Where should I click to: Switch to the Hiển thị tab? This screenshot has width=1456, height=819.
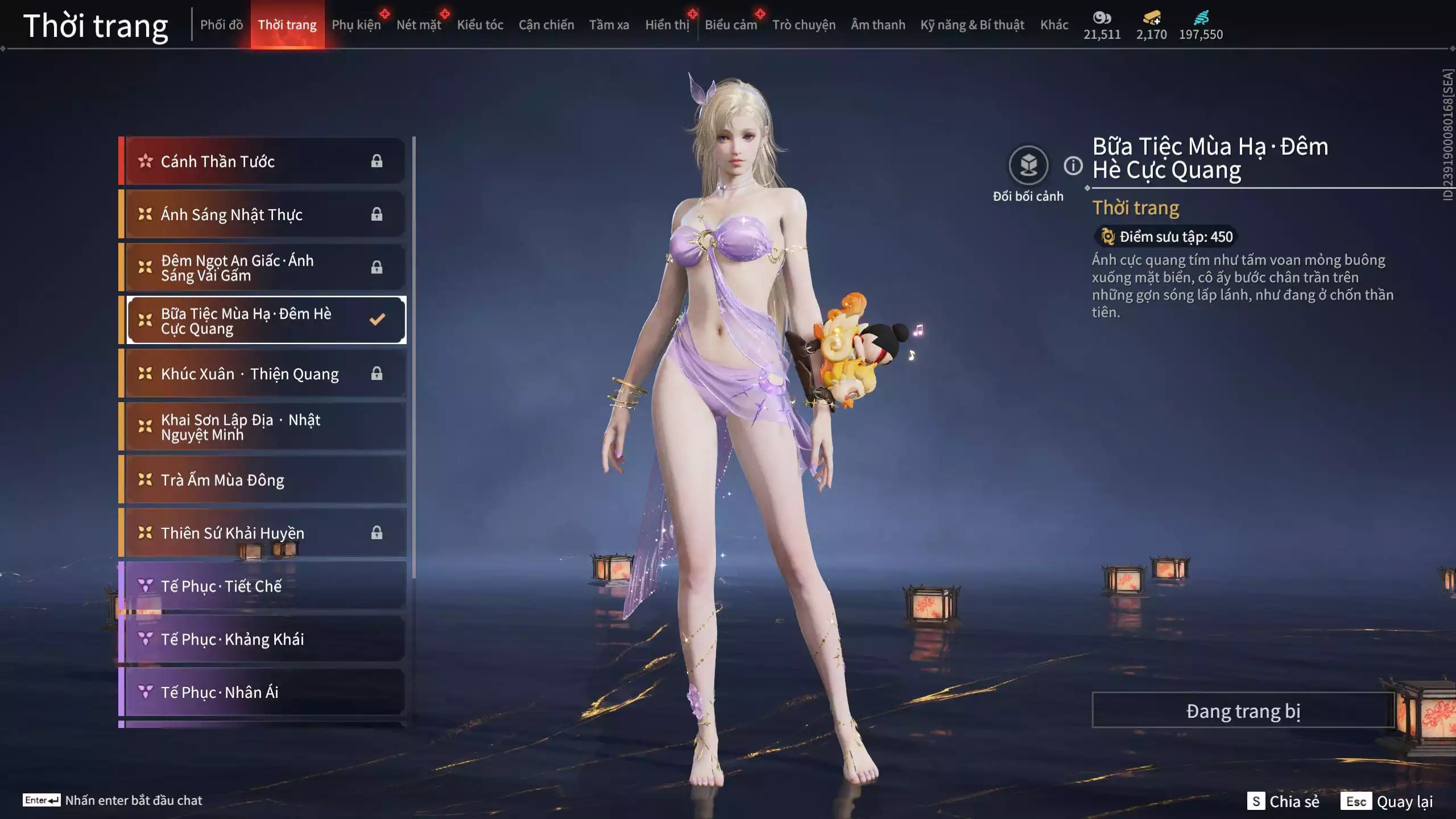(667, 25)
